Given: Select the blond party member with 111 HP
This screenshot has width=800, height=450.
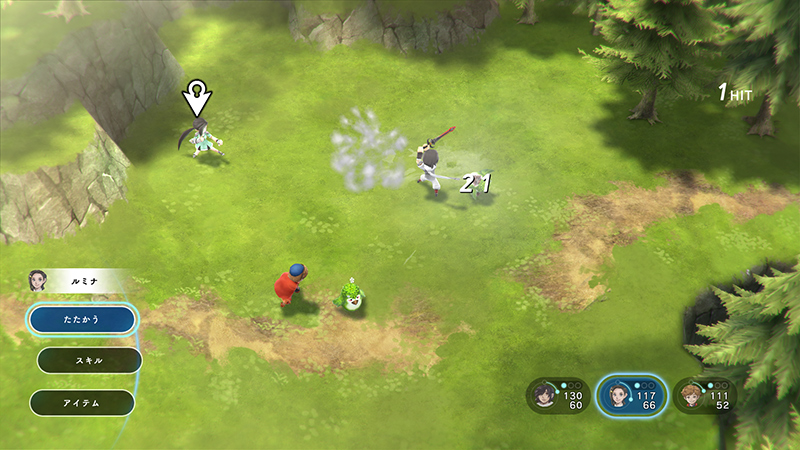Looking at the screenshot, I should click(x=705, y=396).
